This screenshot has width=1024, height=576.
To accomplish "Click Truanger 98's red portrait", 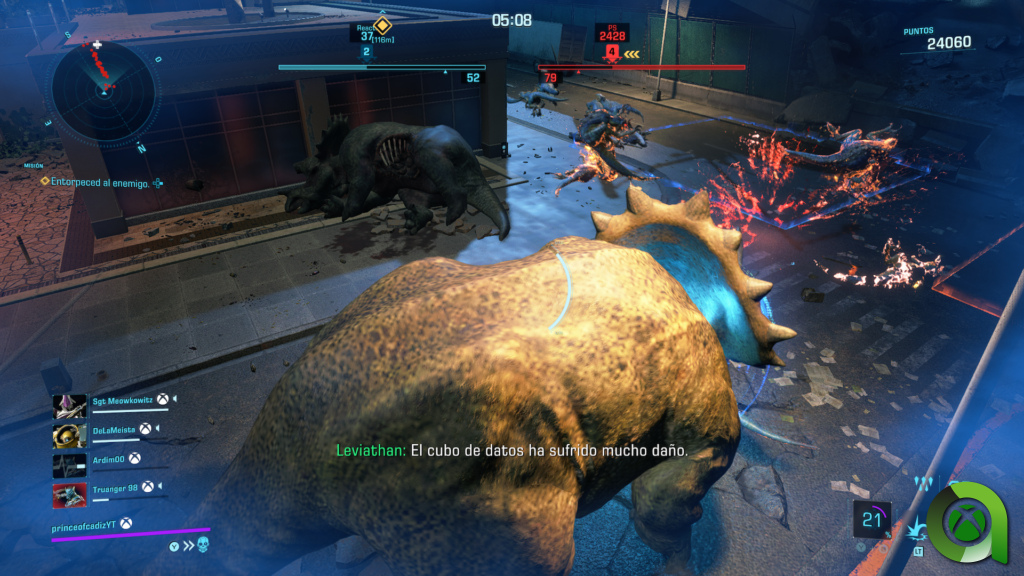I will 69,494.
